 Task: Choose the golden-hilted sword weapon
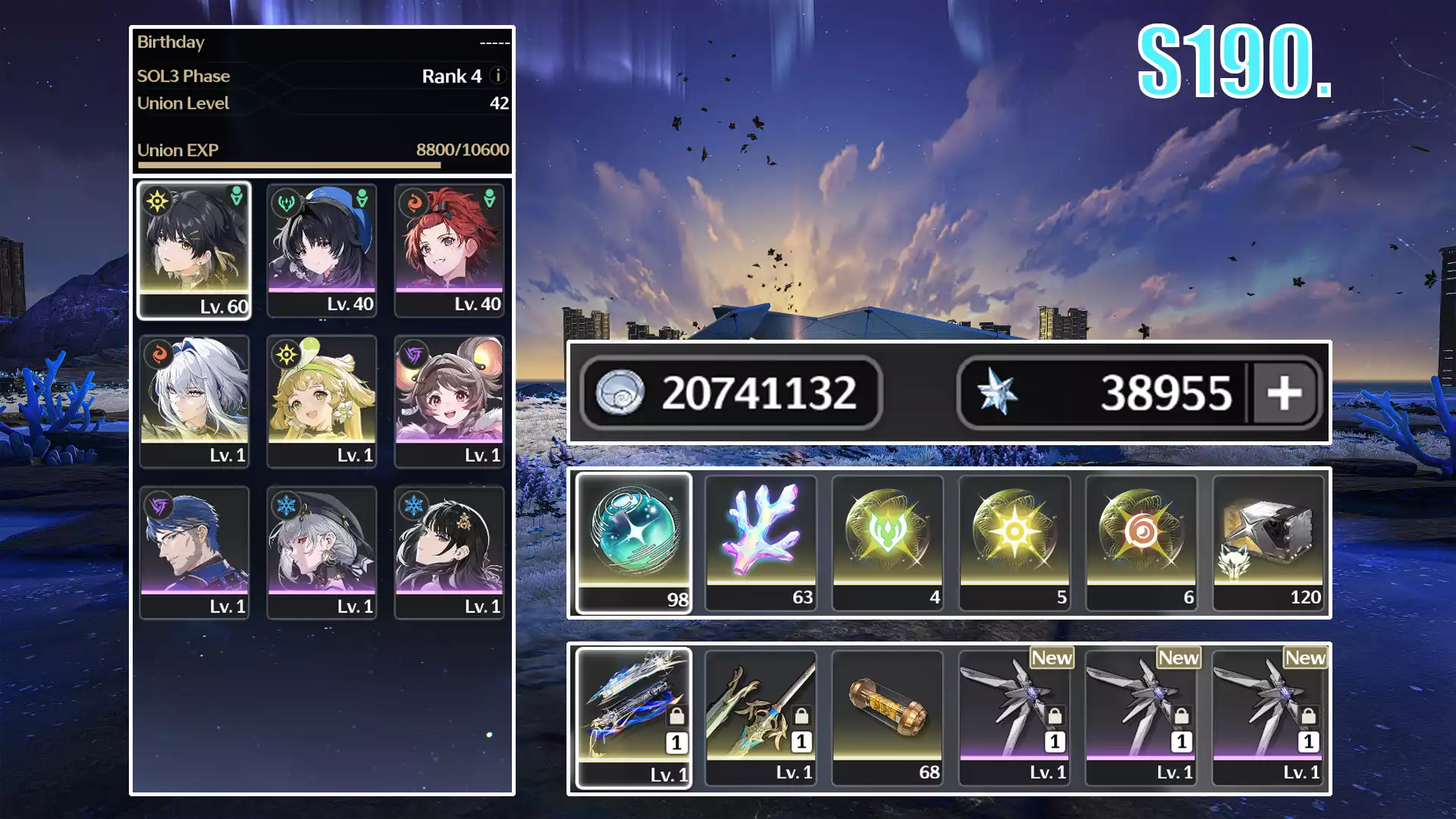pyautogui.click(x=761, y=717)
